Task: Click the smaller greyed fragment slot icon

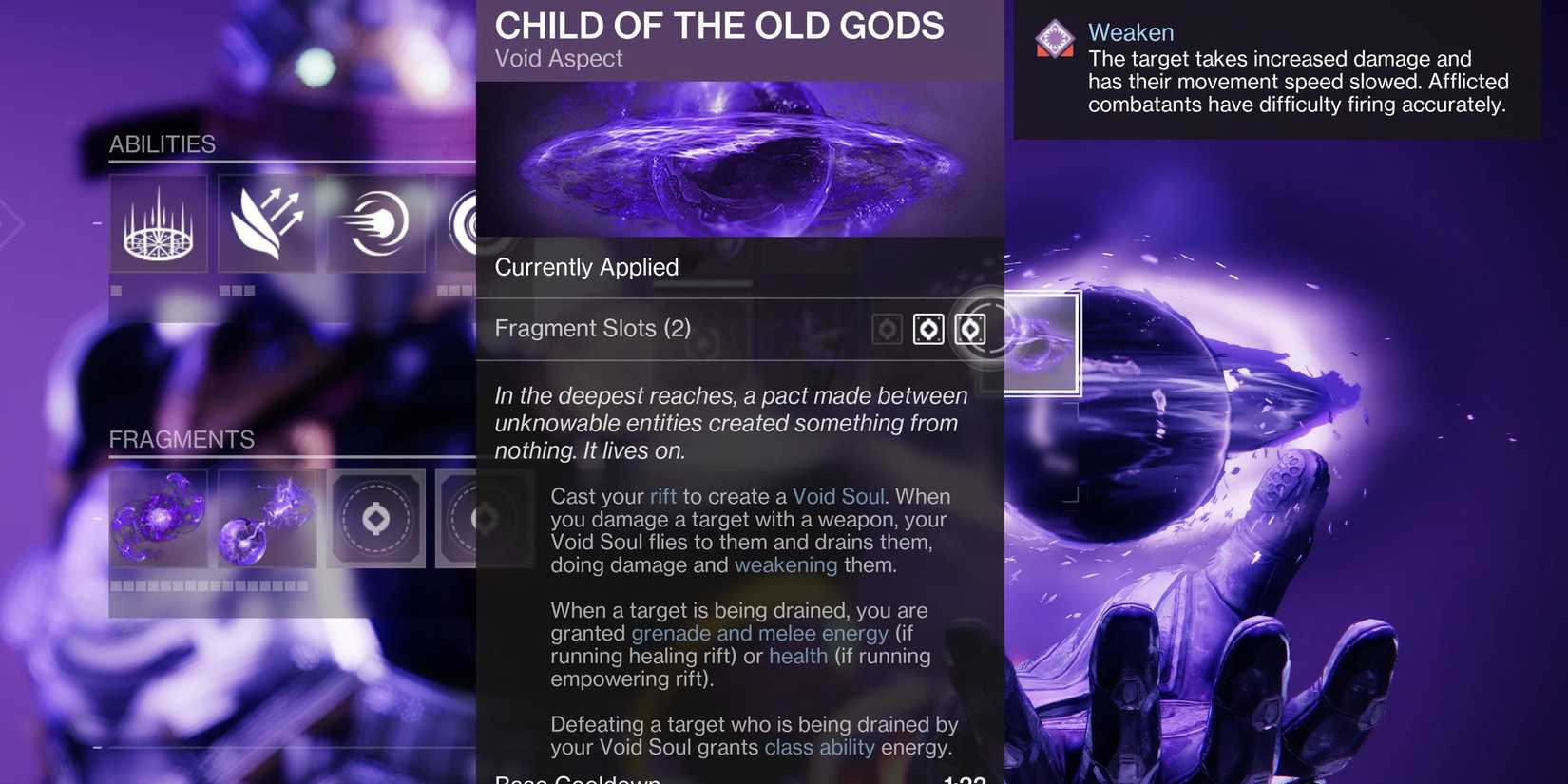Action: point(888,328)
